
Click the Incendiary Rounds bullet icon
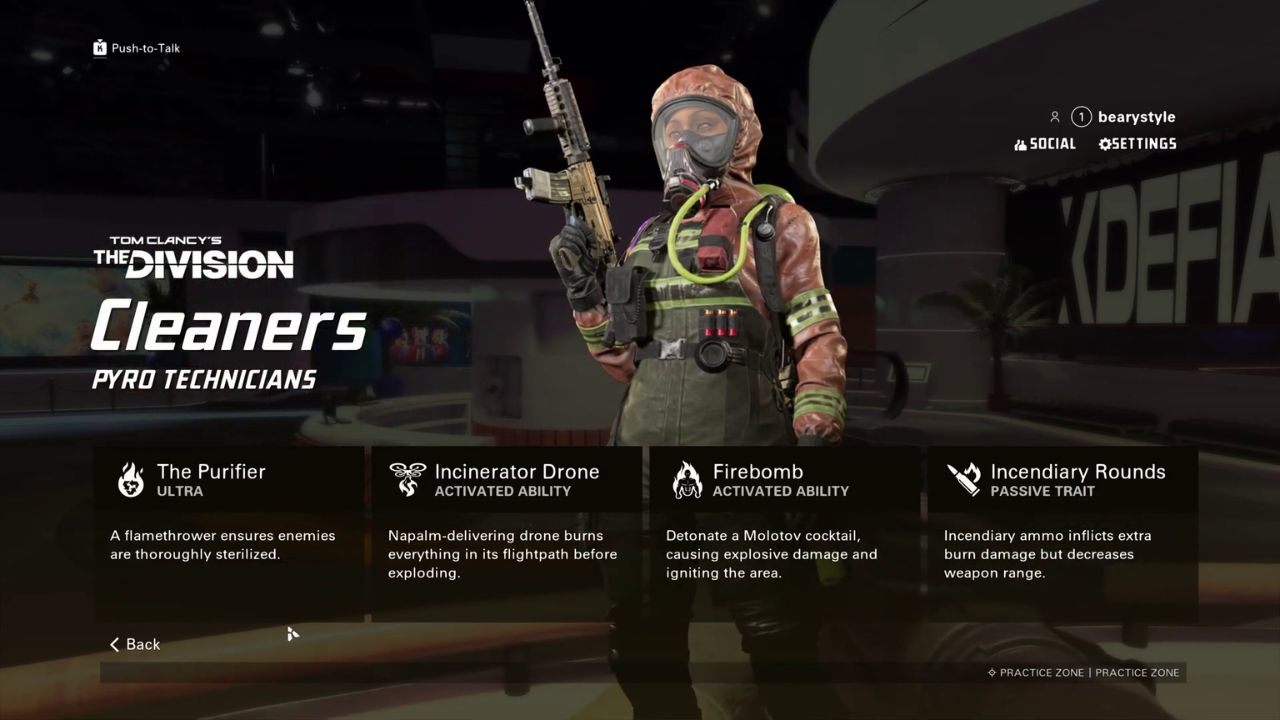click(963, 481)
